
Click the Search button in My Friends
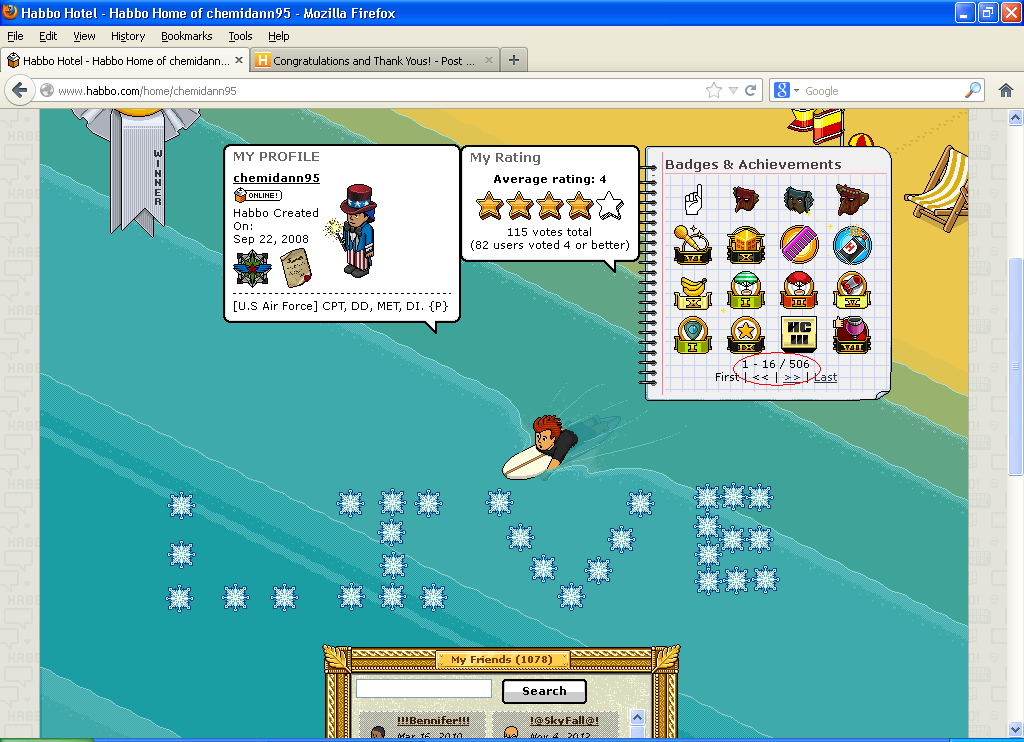coord(544,691)
